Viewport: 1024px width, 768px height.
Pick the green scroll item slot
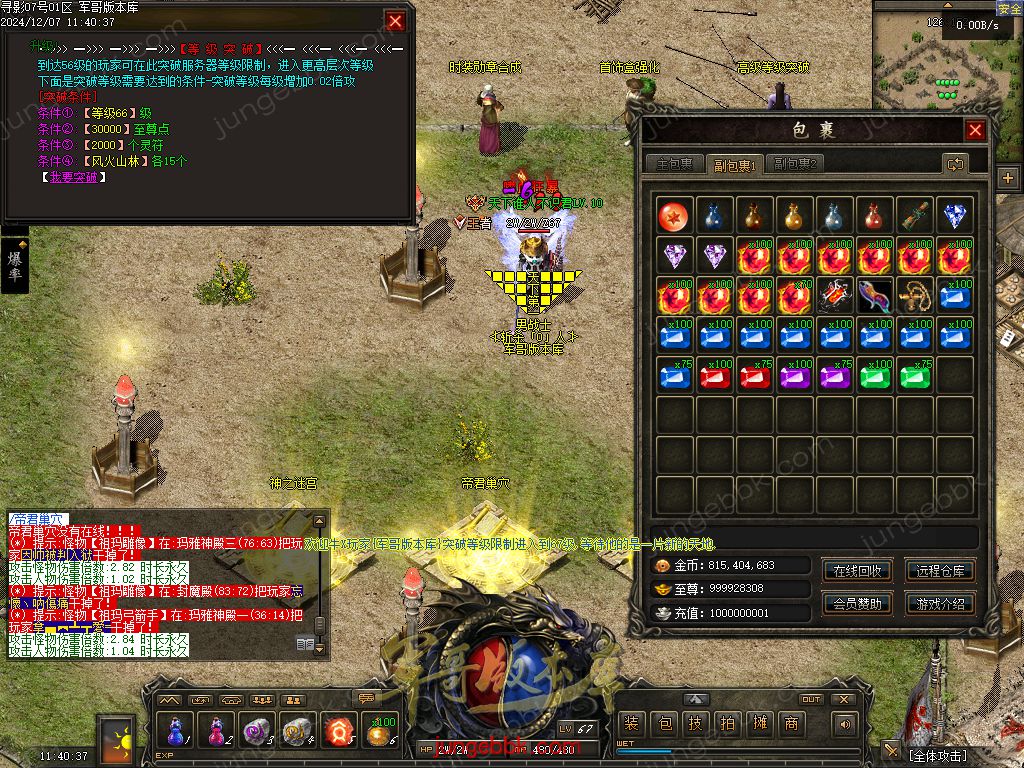coord(915,216)
